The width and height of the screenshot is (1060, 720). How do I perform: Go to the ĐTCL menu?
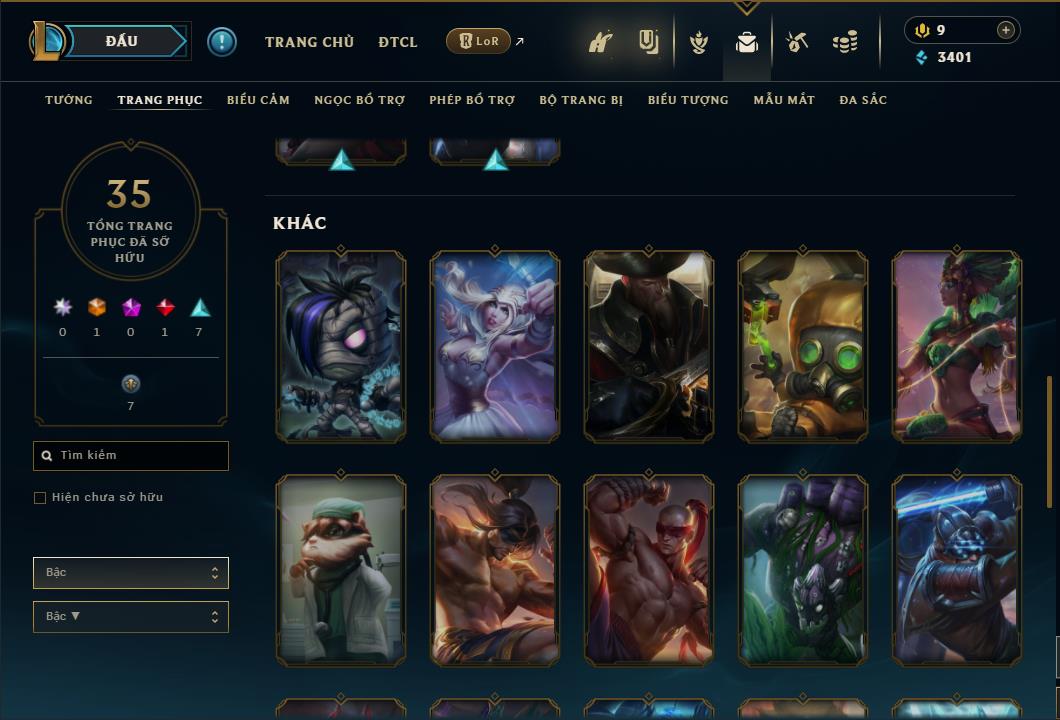tap(398, 42)
